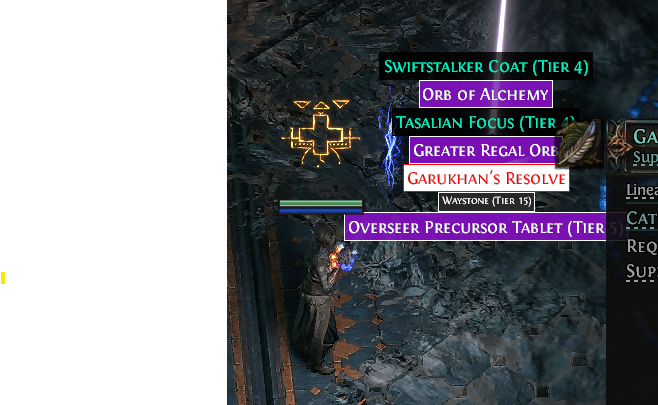Select the Tasalian Focus loot label
The height and width of the screenshot is (405, 658).
click(480, 122)
